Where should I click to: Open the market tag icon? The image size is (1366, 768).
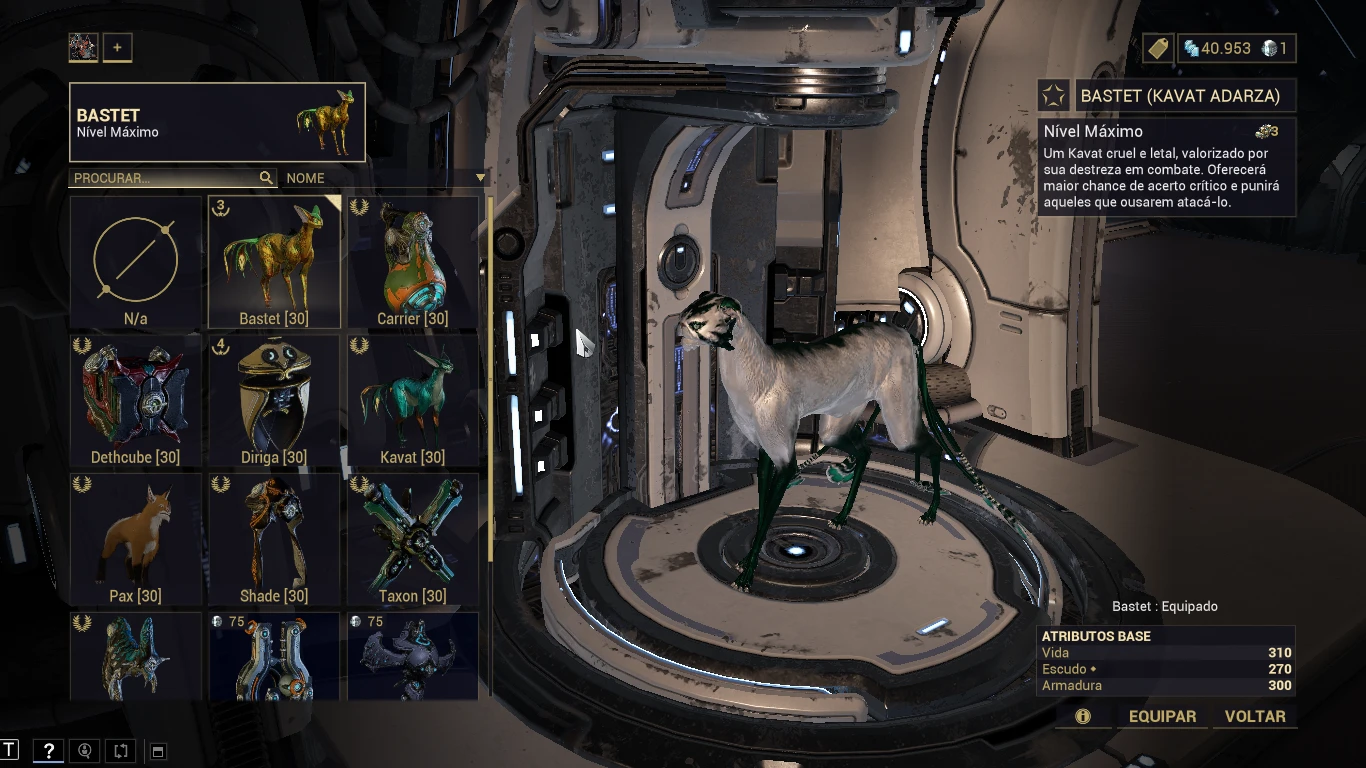tap(1158, 48)
